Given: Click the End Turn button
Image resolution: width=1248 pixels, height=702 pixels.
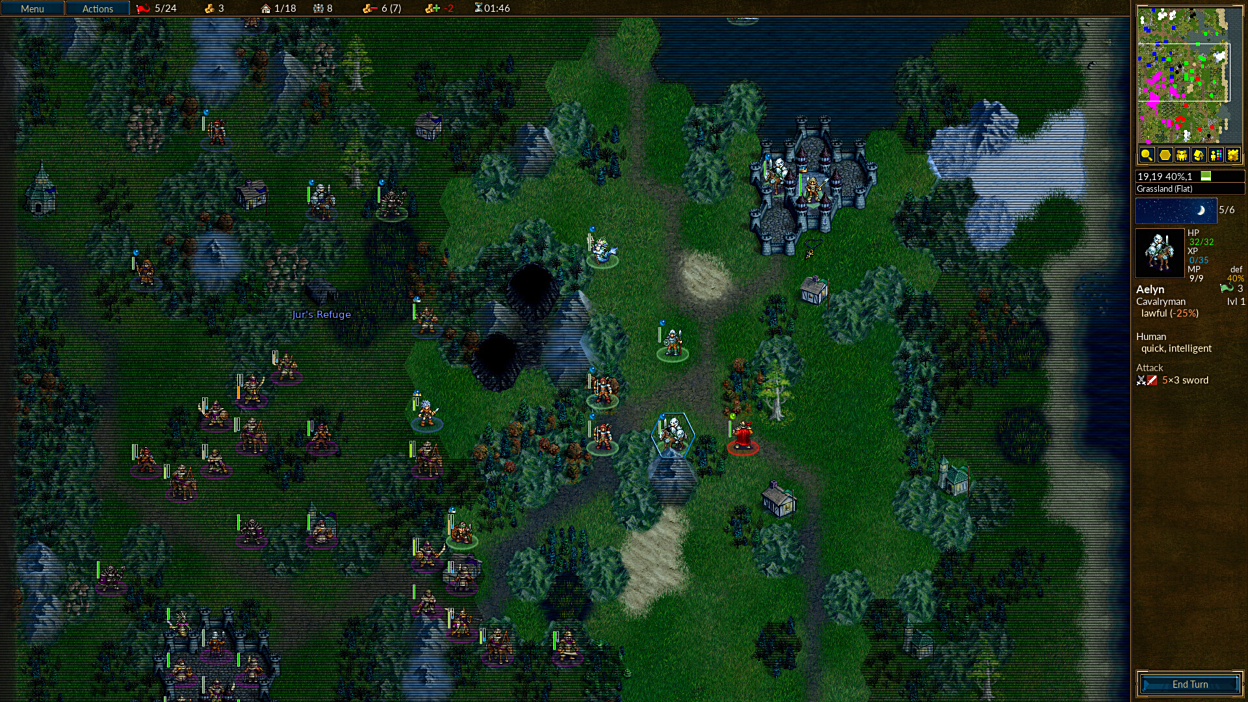Looking at the screenshot, I should click(1190, 685).
